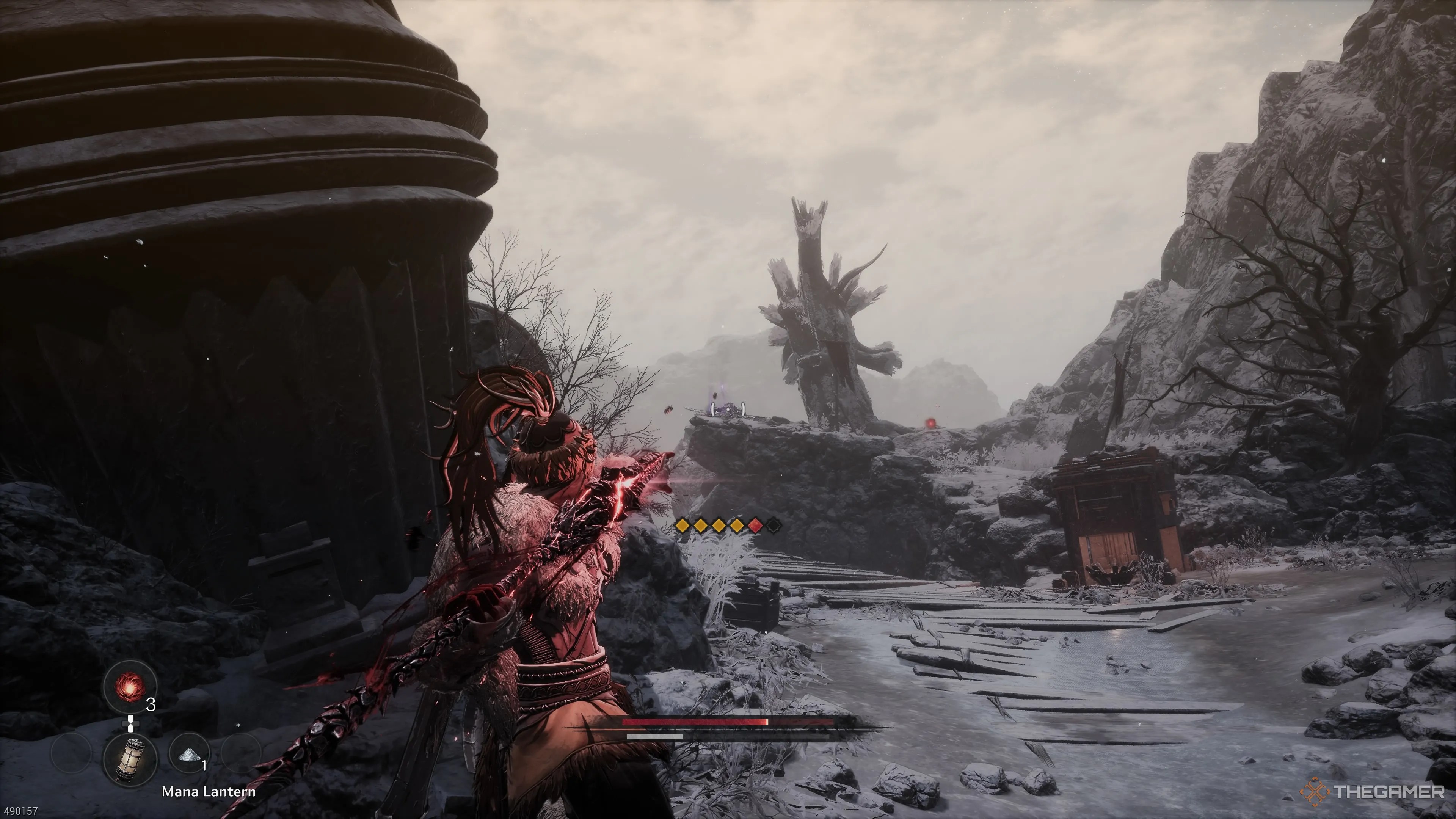Image resolution: width=1456 pixels, height=819 pixels.
Task: Toggle the red diamond charge indicator
Action: (756, 526)
